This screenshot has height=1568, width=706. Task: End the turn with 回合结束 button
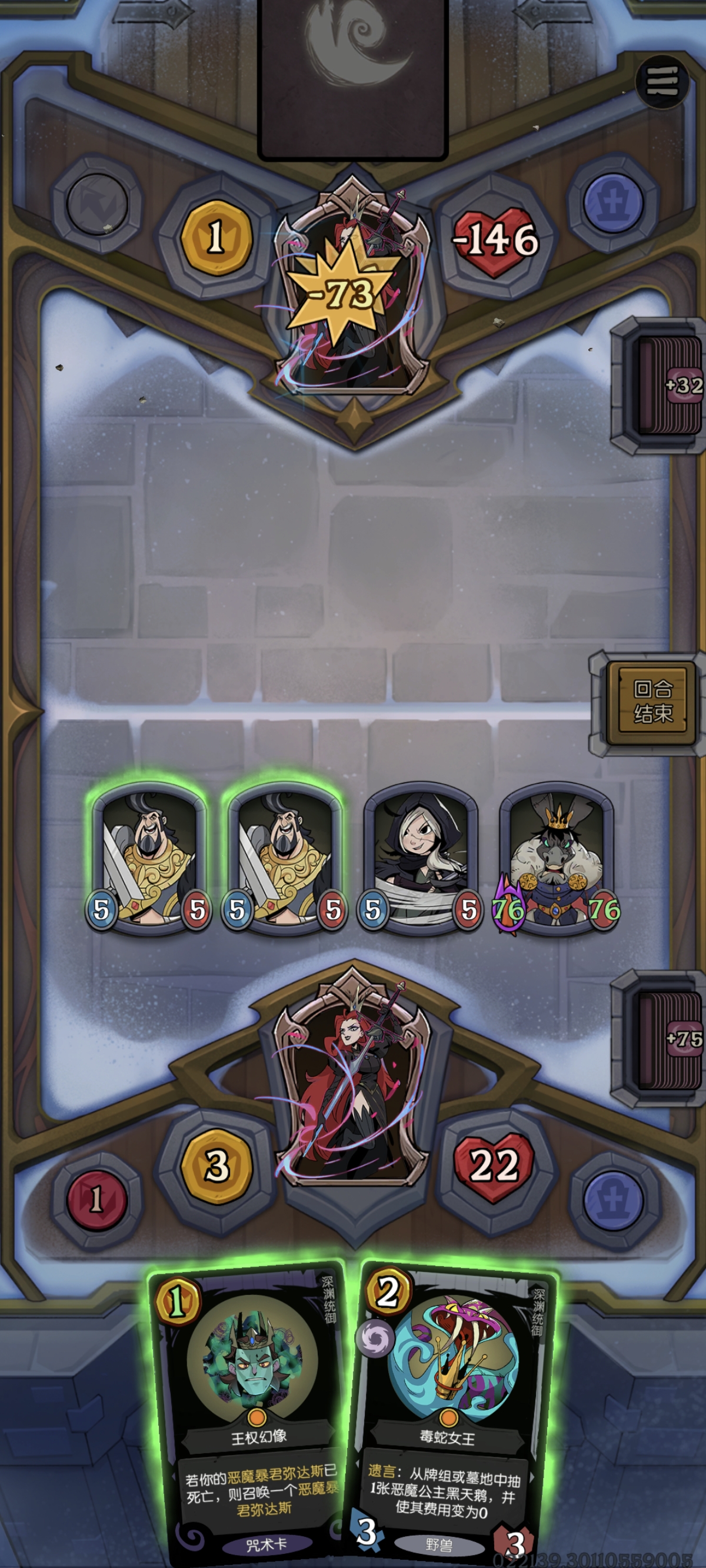652,702
